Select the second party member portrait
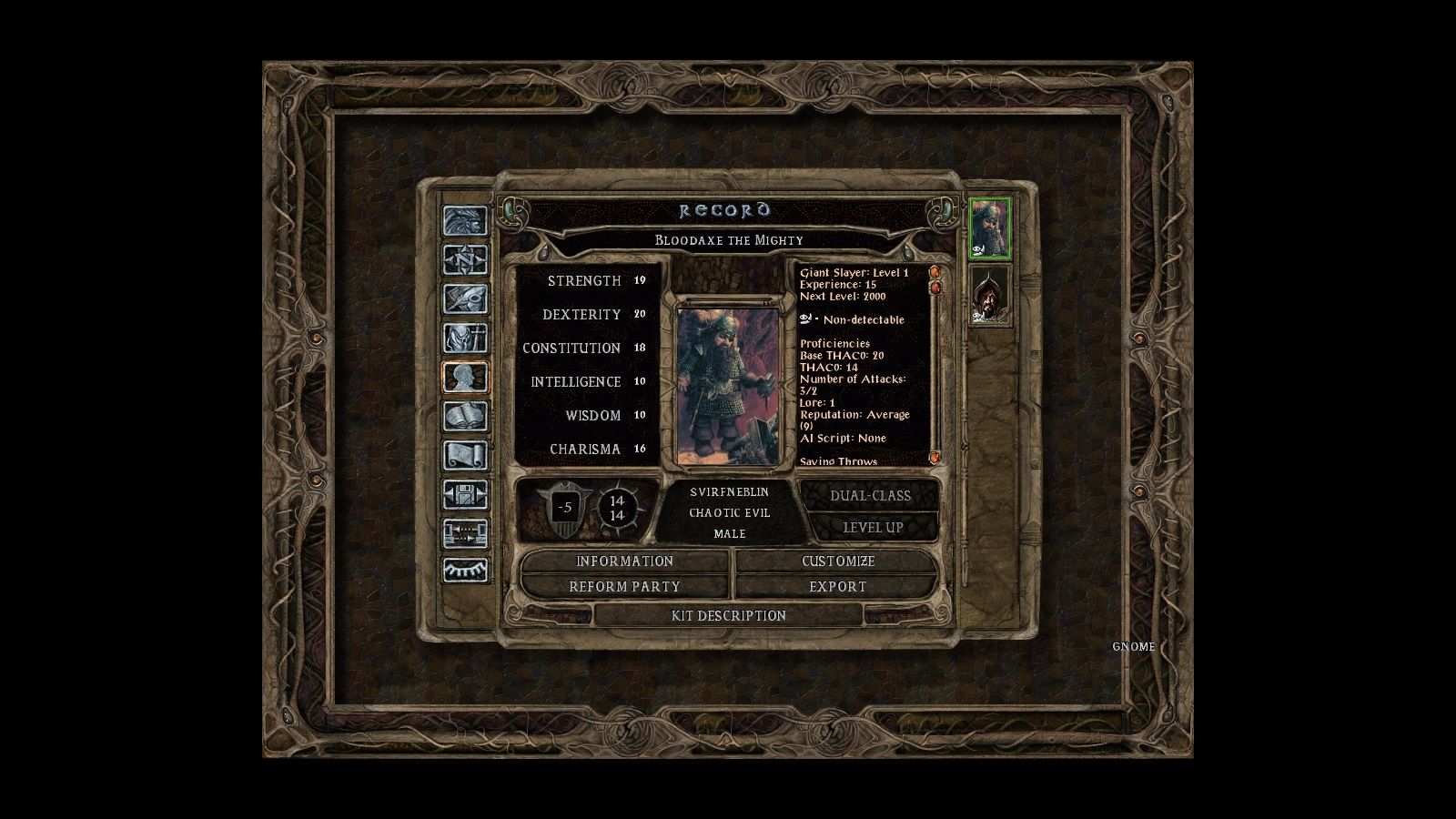This screenshot has height=819, width=1456. point(992,296)
